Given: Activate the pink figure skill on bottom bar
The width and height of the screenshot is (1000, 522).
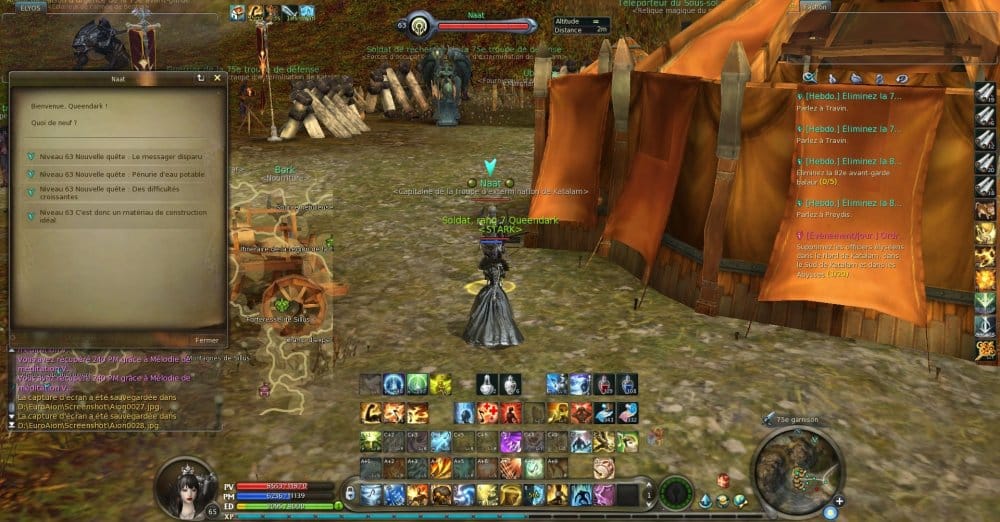Looking at the screenshot, I should (x=605, y=494).
